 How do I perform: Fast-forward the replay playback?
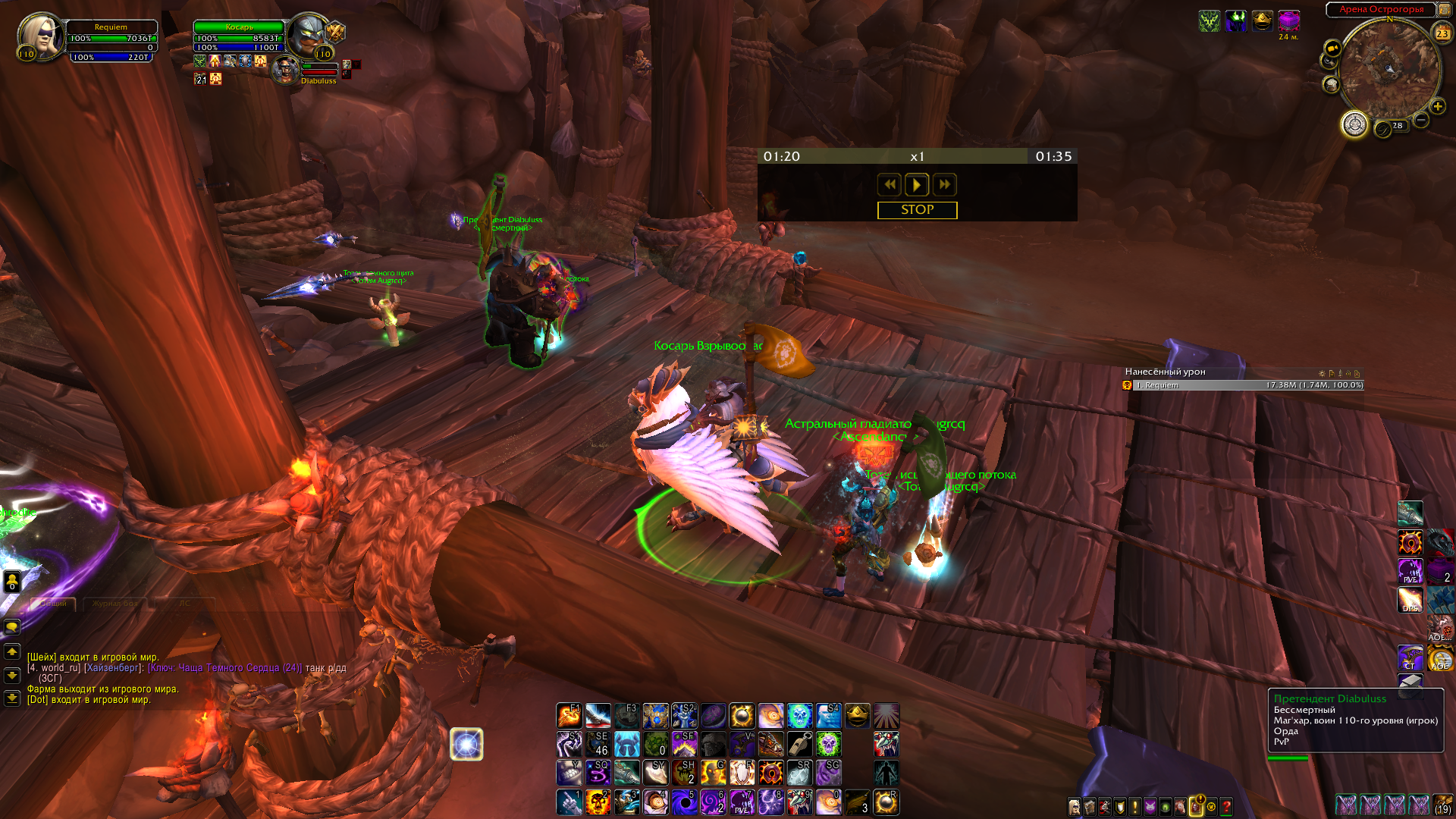(x=944, y=184)
